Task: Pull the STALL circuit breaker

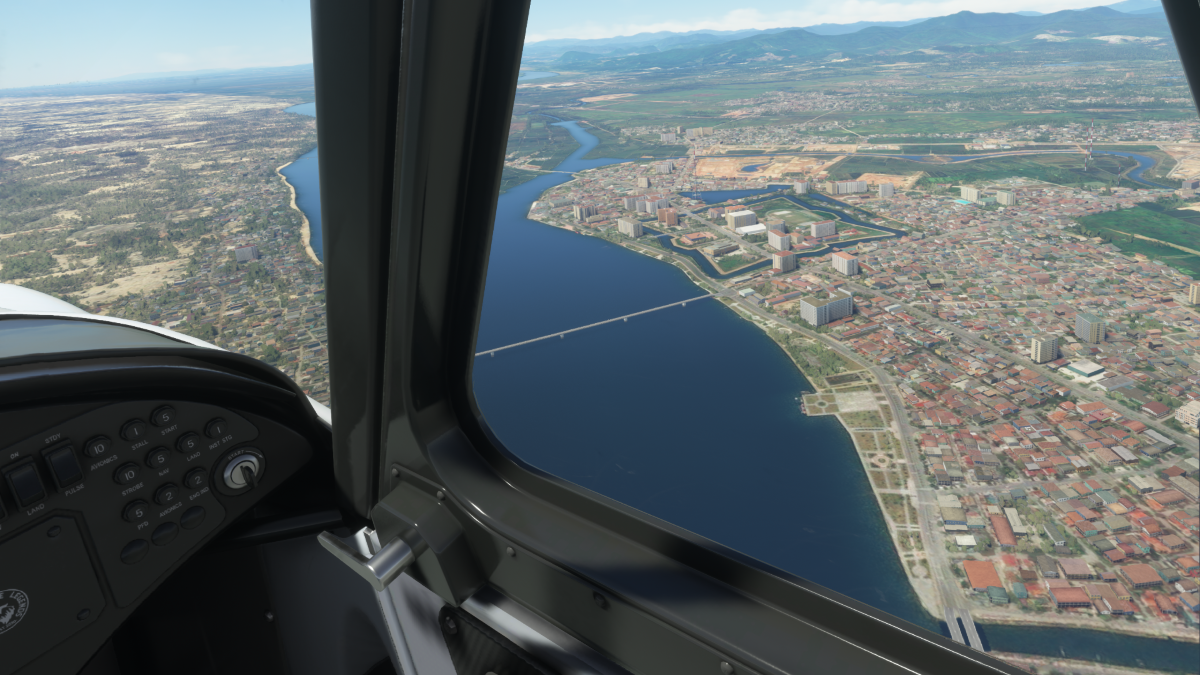Action: pyautogui.click(x=134, y=431)
